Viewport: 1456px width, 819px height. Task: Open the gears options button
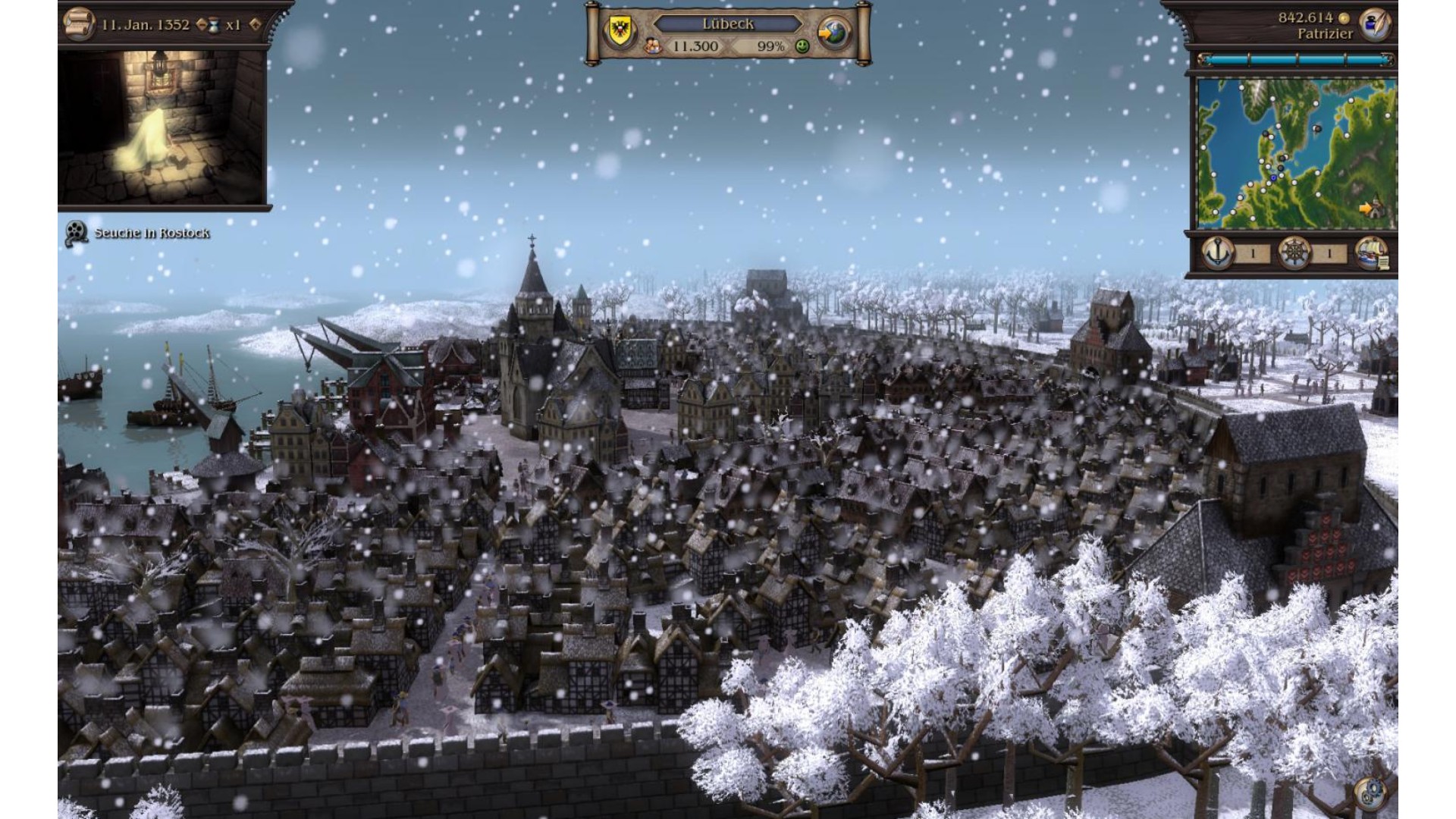(1370, 794)
